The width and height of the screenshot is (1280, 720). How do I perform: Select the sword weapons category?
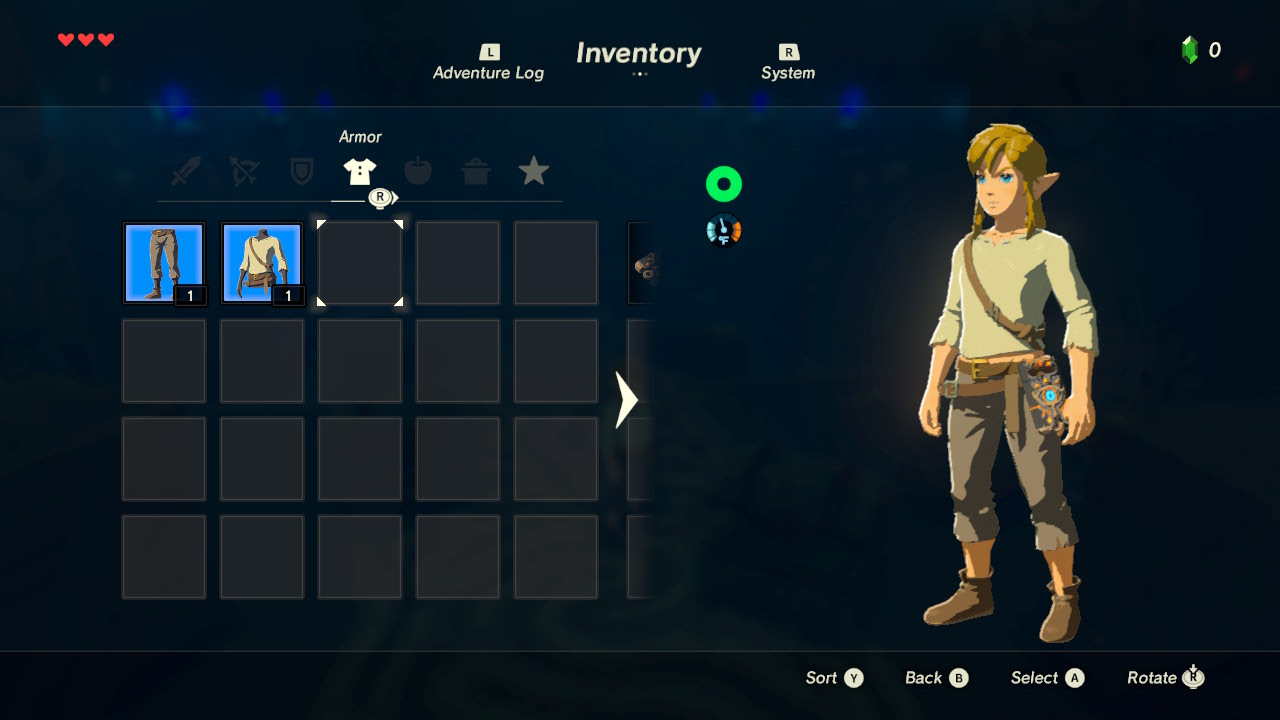click(186, 172)
